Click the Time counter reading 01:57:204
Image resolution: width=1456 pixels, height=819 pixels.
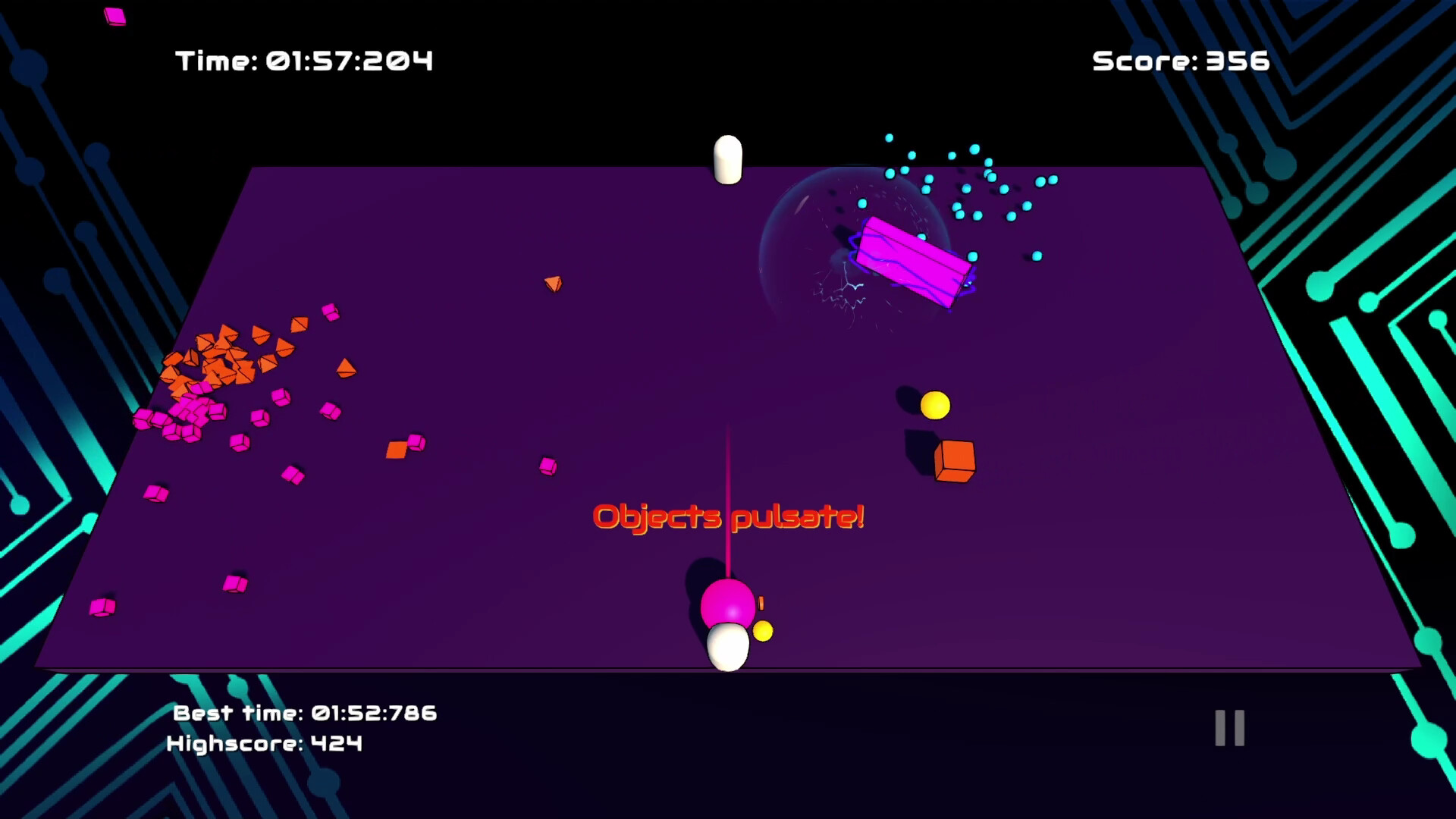tap(303, 61)
